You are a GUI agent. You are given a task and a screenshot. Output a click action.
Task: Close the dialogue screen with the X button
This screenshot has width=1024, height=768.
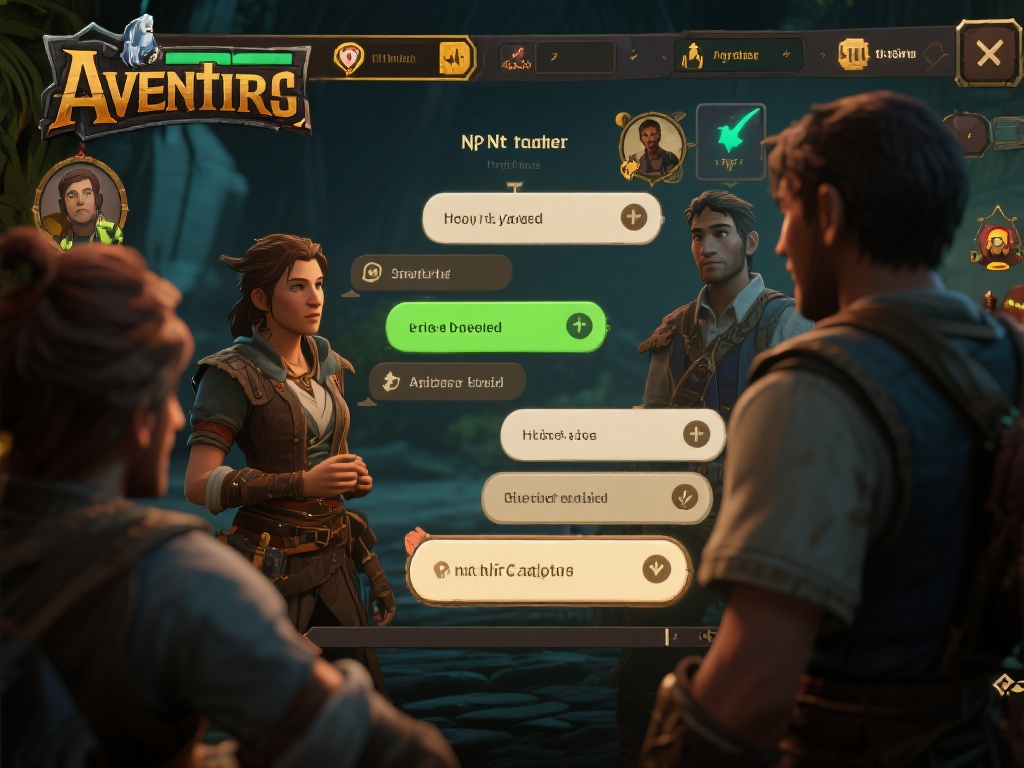pos(988,53)
